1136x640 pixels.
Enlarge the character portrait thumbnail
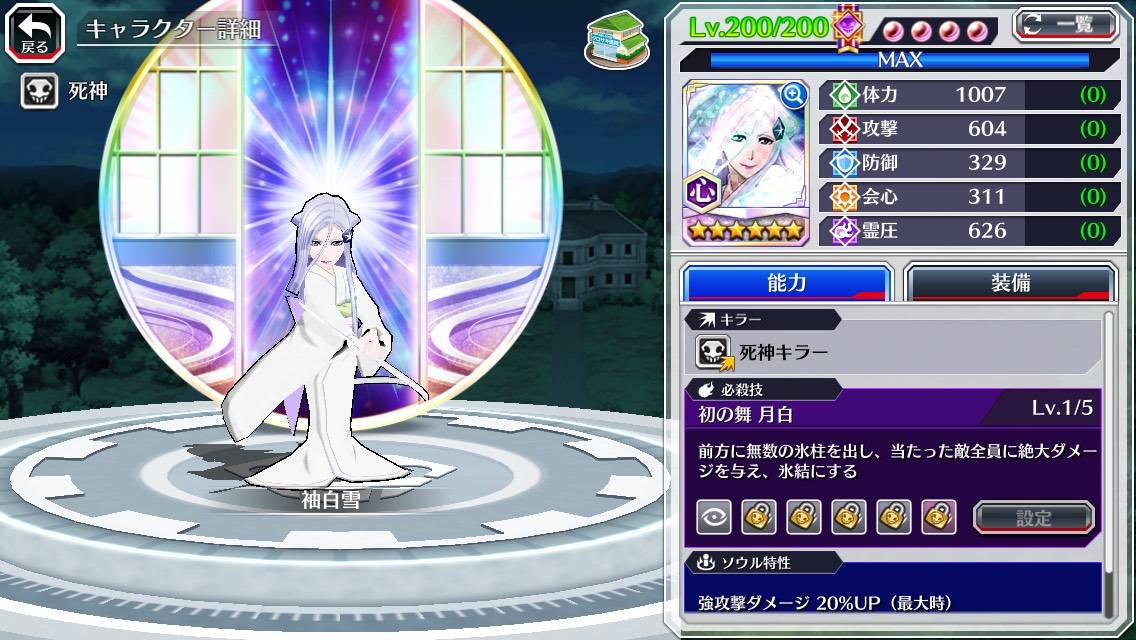[x=794, y=95]
